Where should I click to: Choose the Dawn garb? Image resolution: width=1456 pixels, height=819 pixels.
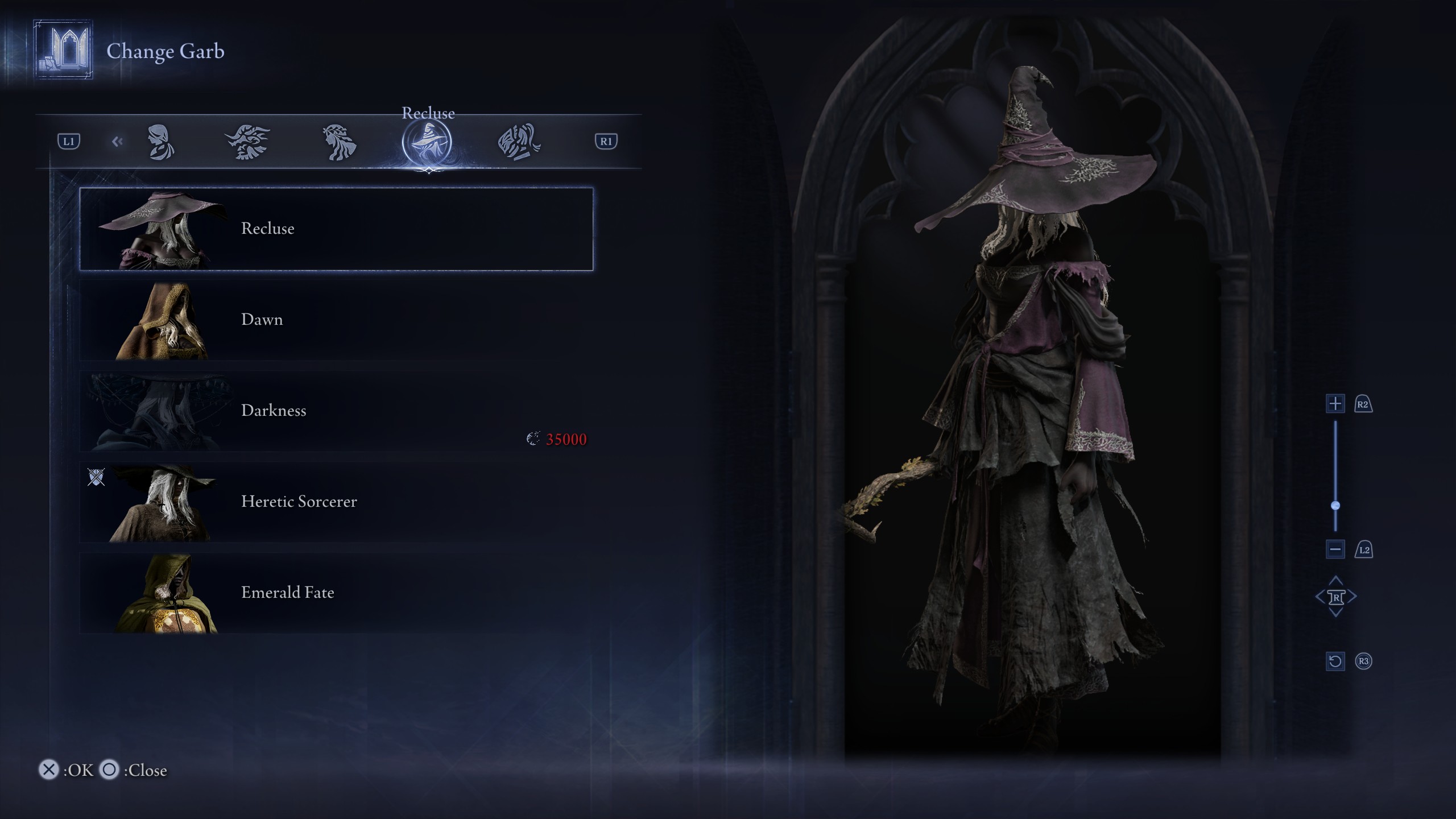336,320
